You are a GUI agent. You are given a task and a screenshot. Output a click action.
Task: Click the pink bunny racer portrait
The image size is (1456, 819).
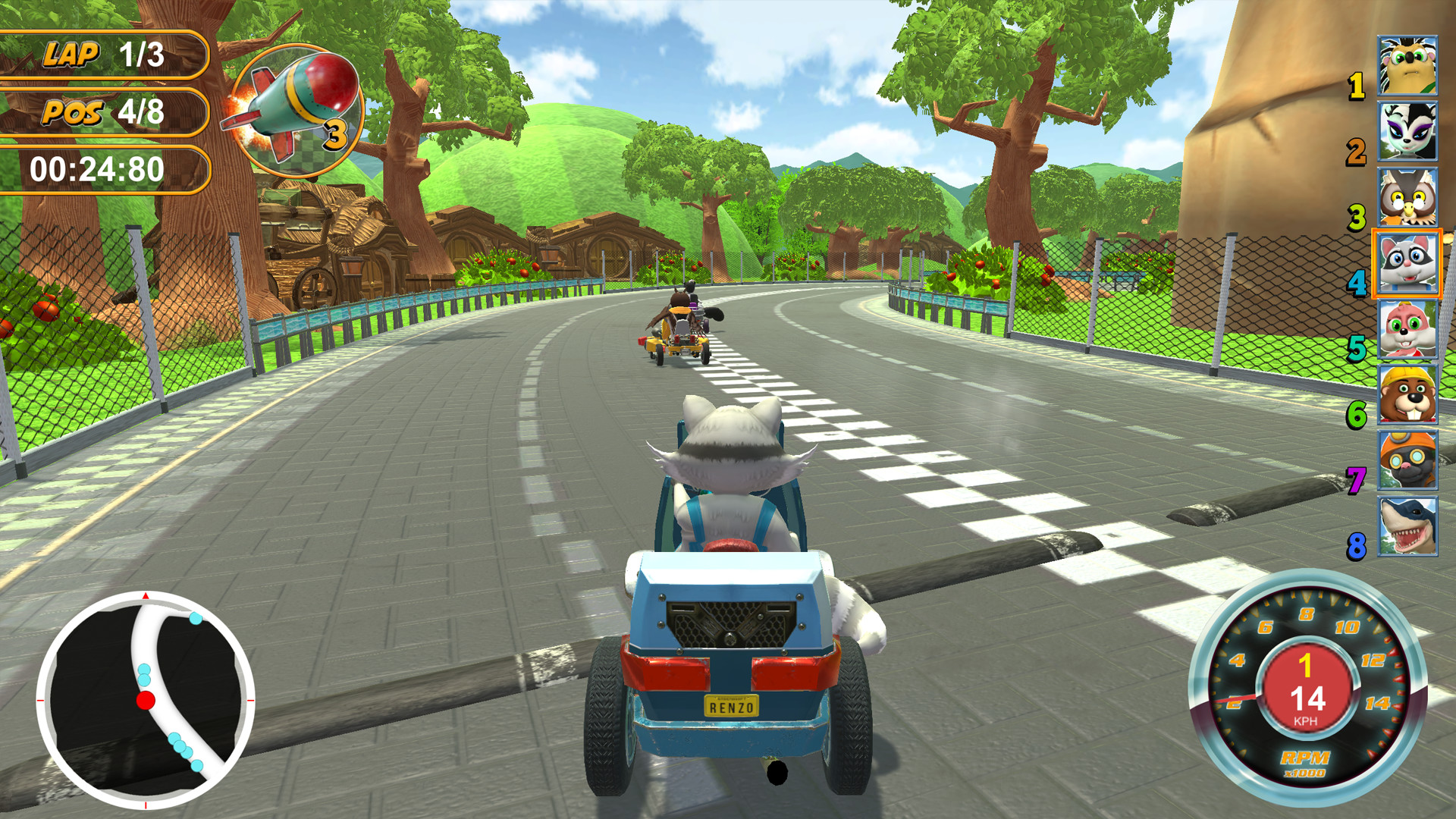1407,328
